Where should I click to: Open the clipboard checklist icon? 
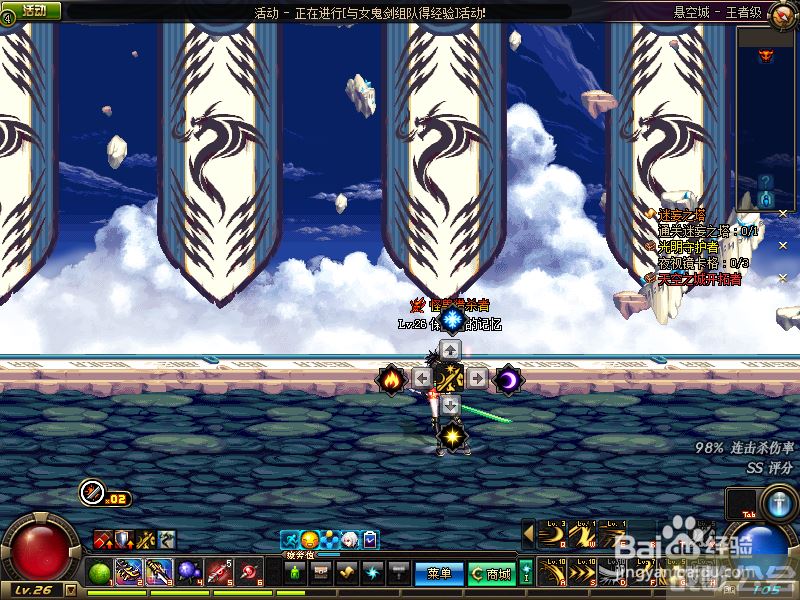370,540
